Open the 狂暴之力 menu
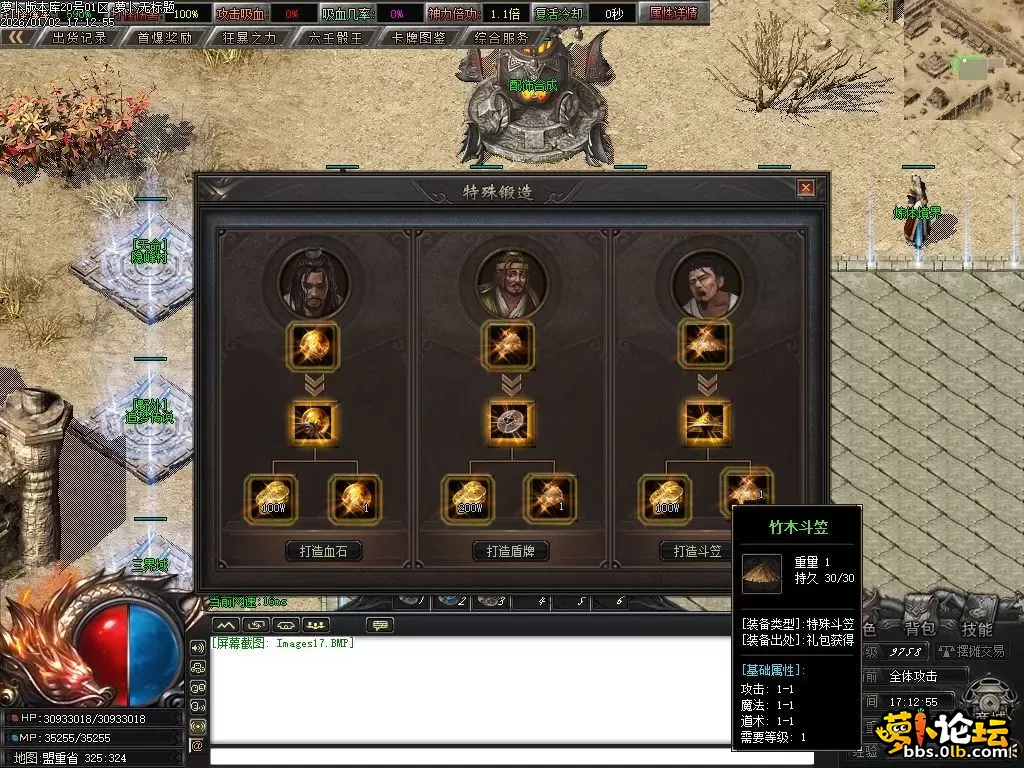 click(250, 38)
